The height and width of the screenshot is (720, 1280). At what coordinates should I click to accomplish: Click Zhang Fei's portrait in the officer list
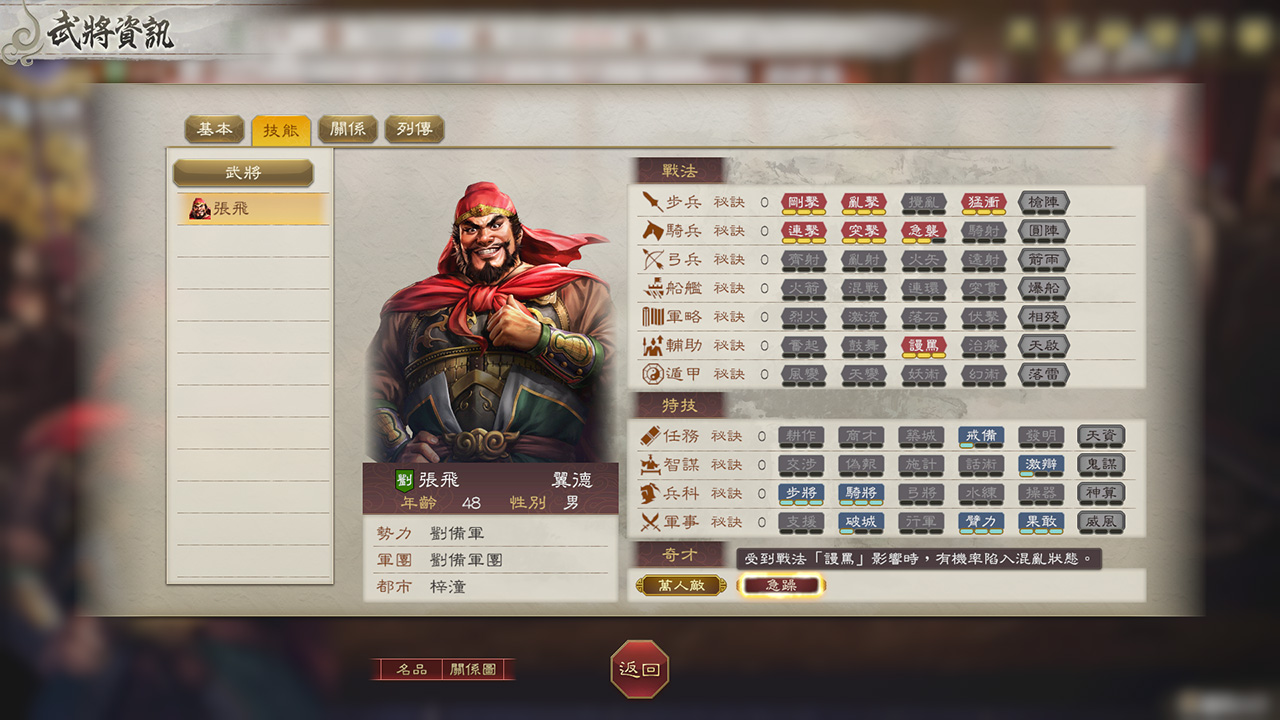point(250,211)
